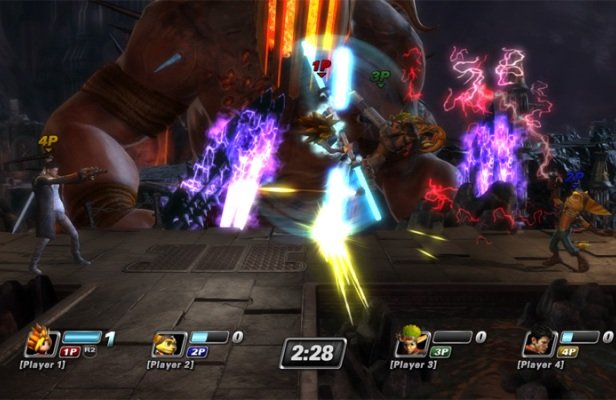The height and width of the screenshot is (400, 616).
Task: Pick the Player 4 character portrait
Action: (x=541, y=342)
